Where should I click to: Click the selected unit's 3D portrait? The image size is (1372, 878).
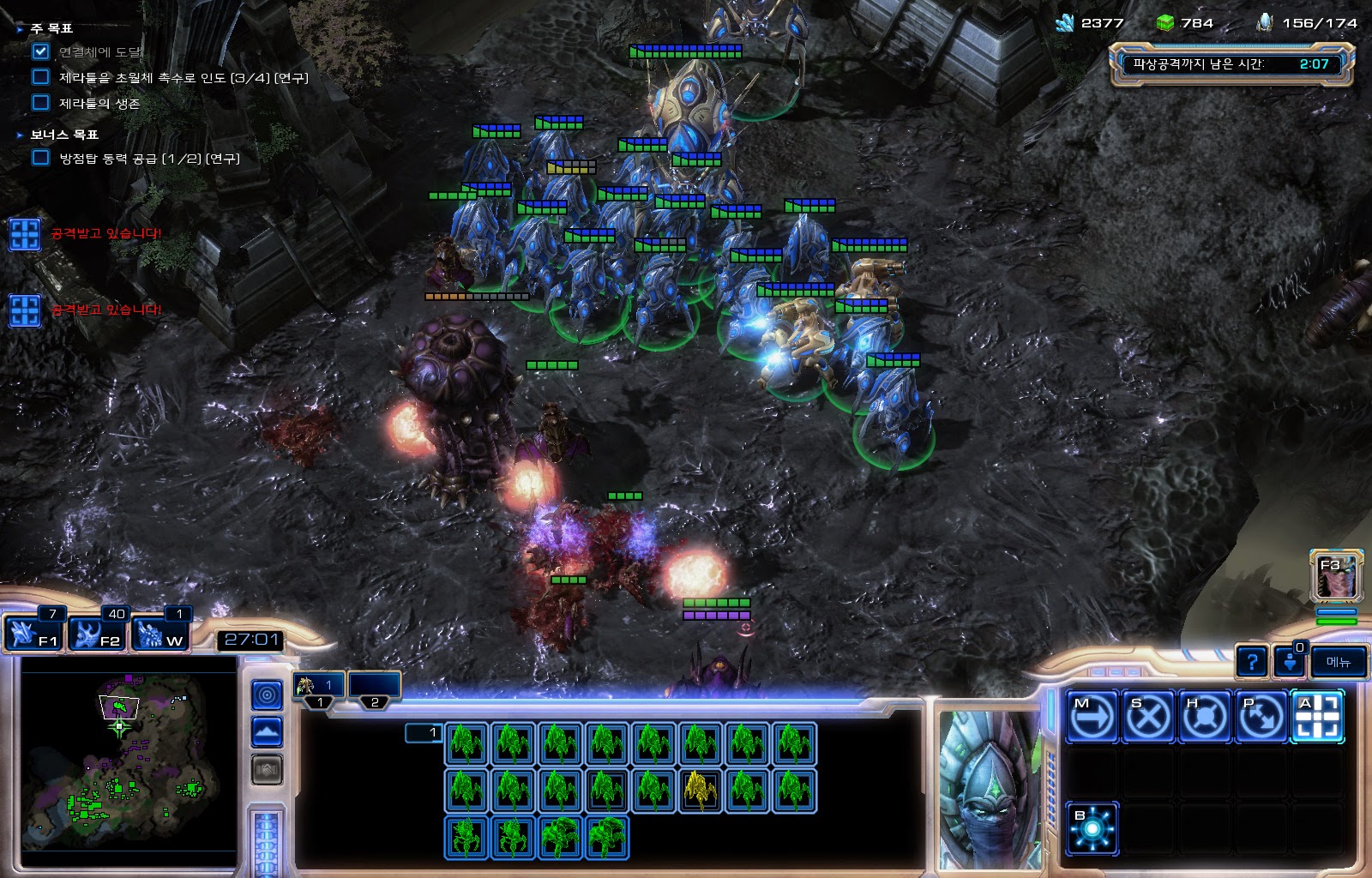point(989,789)
